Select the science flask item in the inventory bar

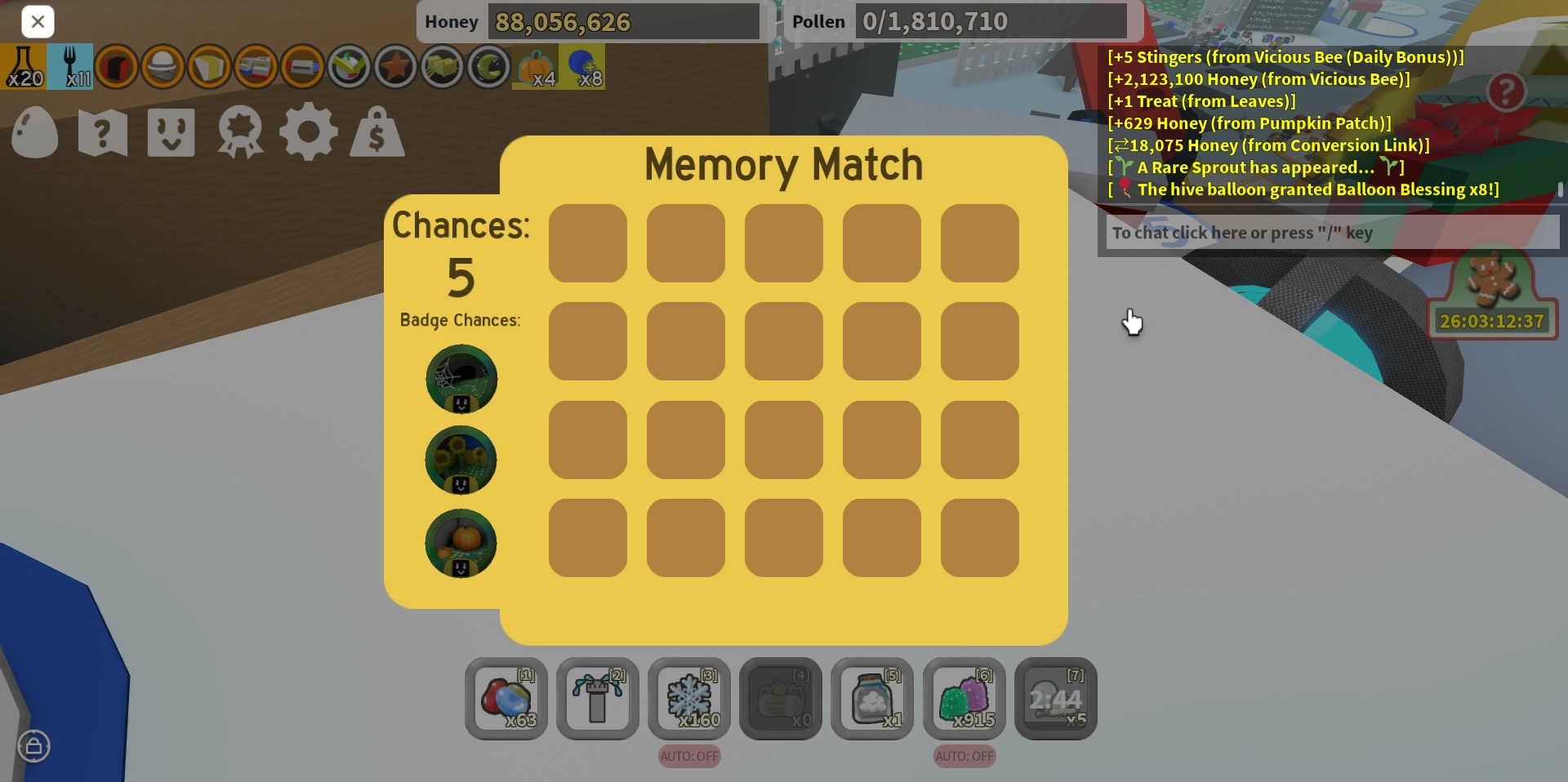(24, 65)
